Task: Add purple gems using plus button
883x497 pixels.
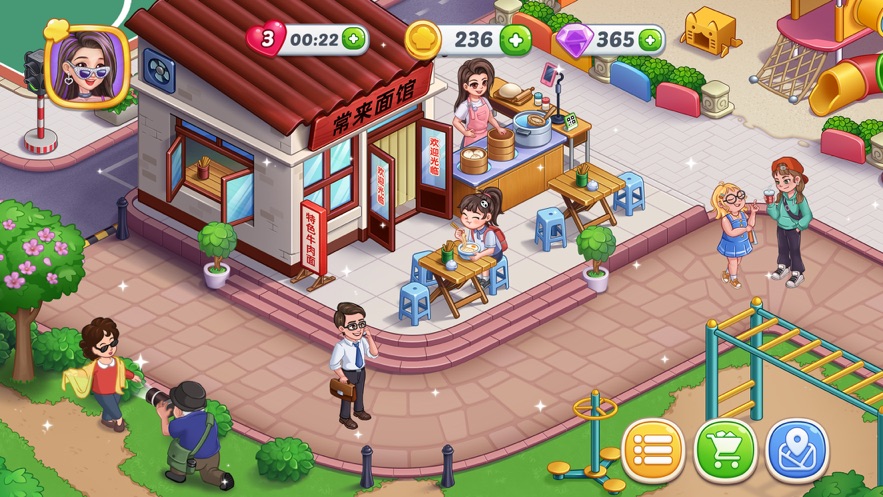Action: point(650,40)
